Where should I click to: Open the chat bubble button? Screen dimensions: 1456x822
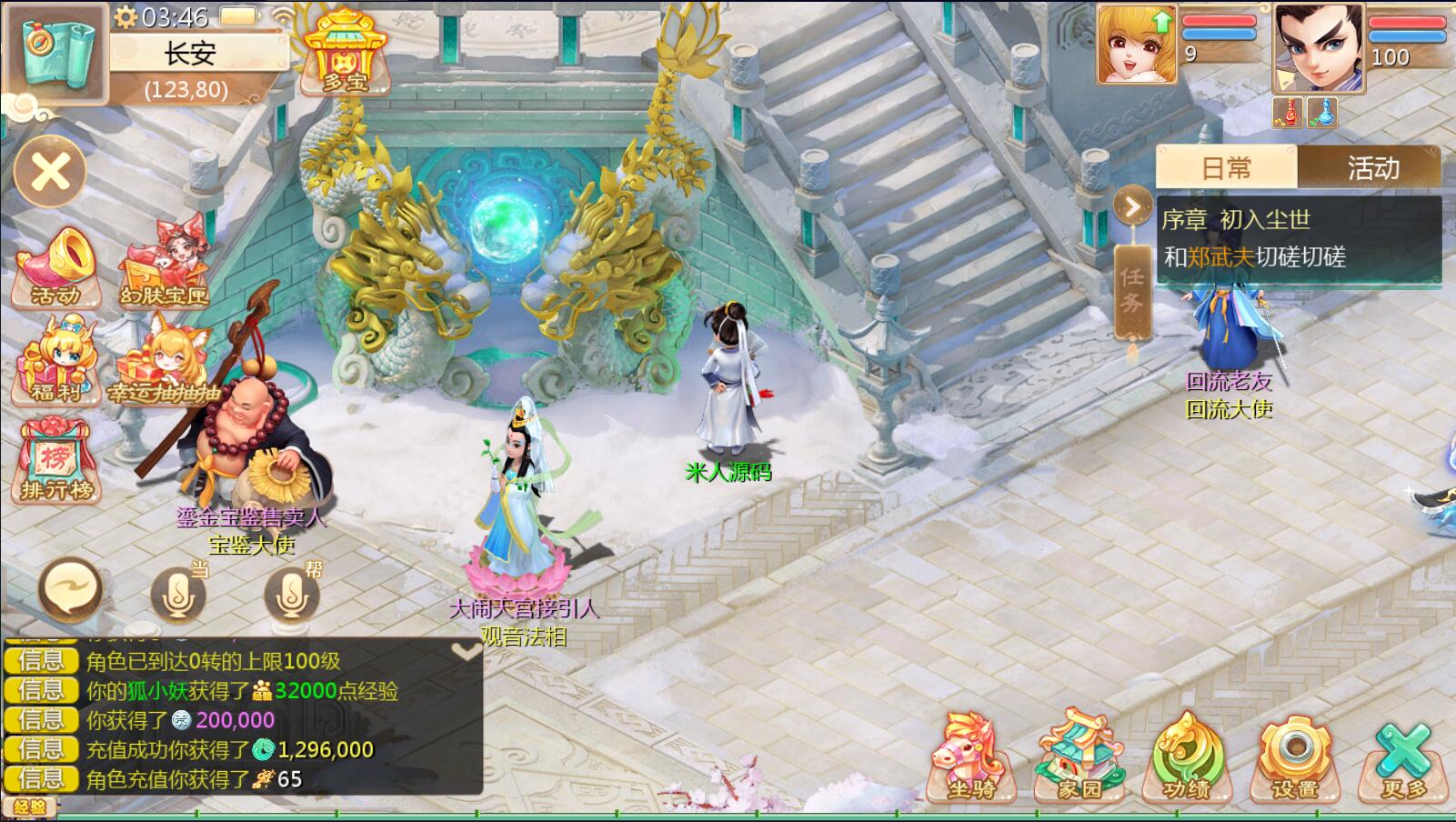69,589
